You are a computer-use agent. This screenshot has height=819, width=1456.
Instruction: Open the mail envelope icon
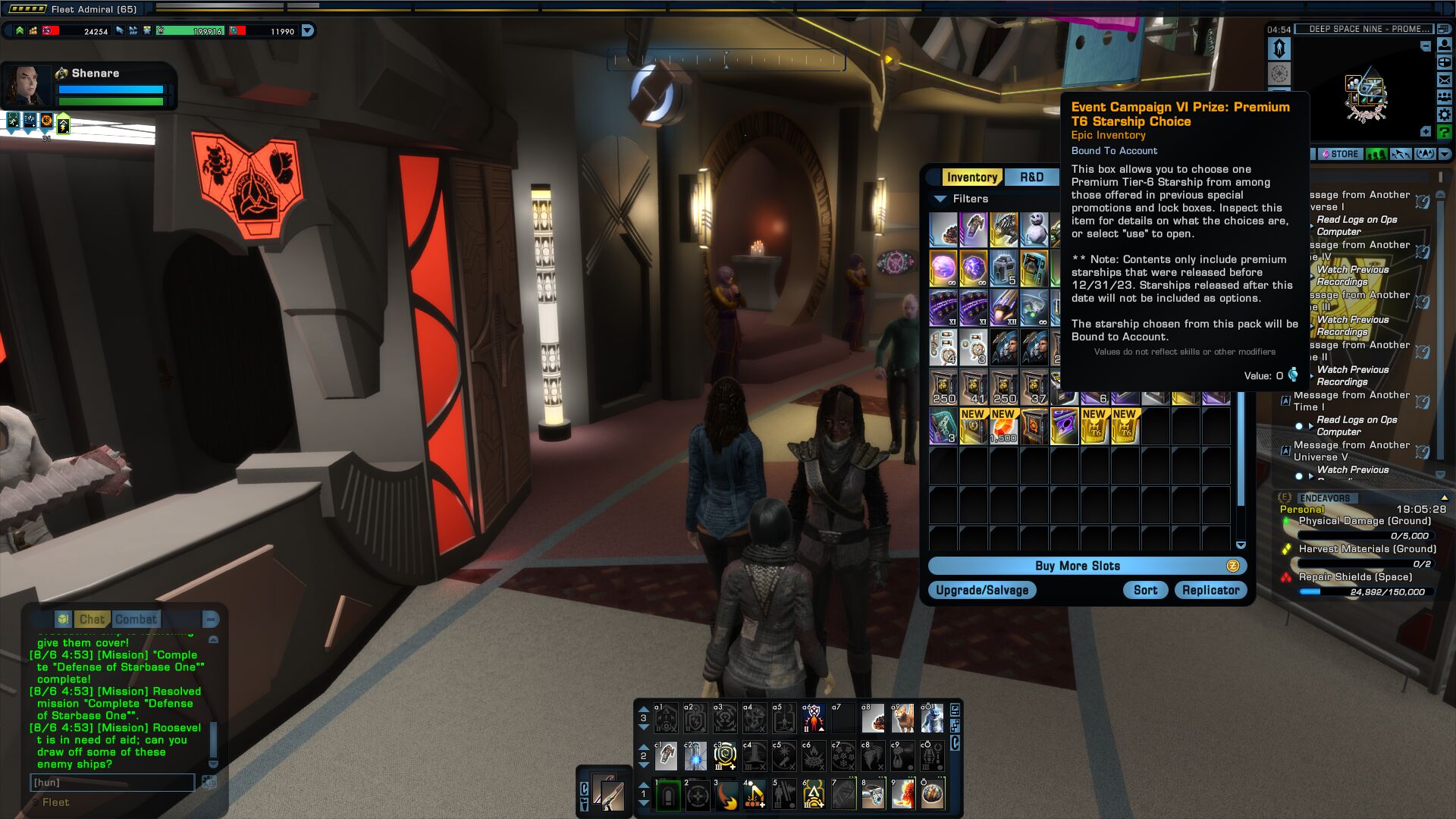pos(1445,80)
